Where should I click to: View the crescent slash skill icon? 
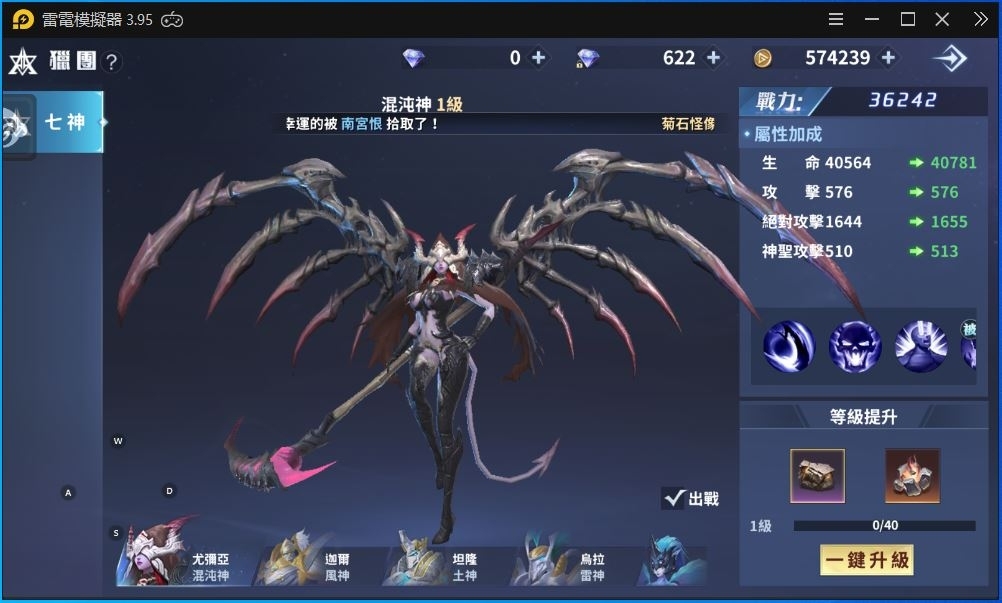789,347
